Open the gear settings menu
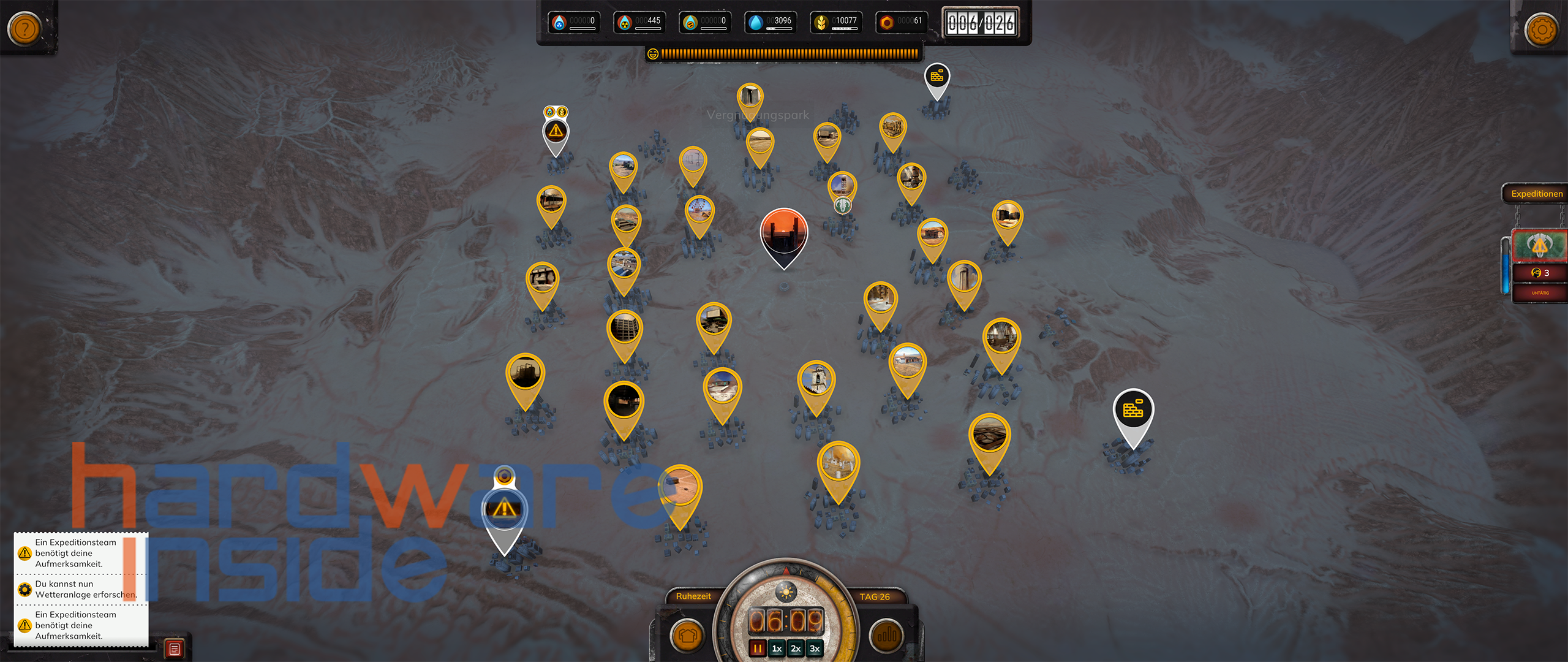The height and width of the screenshot is (662, 1568). (x=1541, y=29)
